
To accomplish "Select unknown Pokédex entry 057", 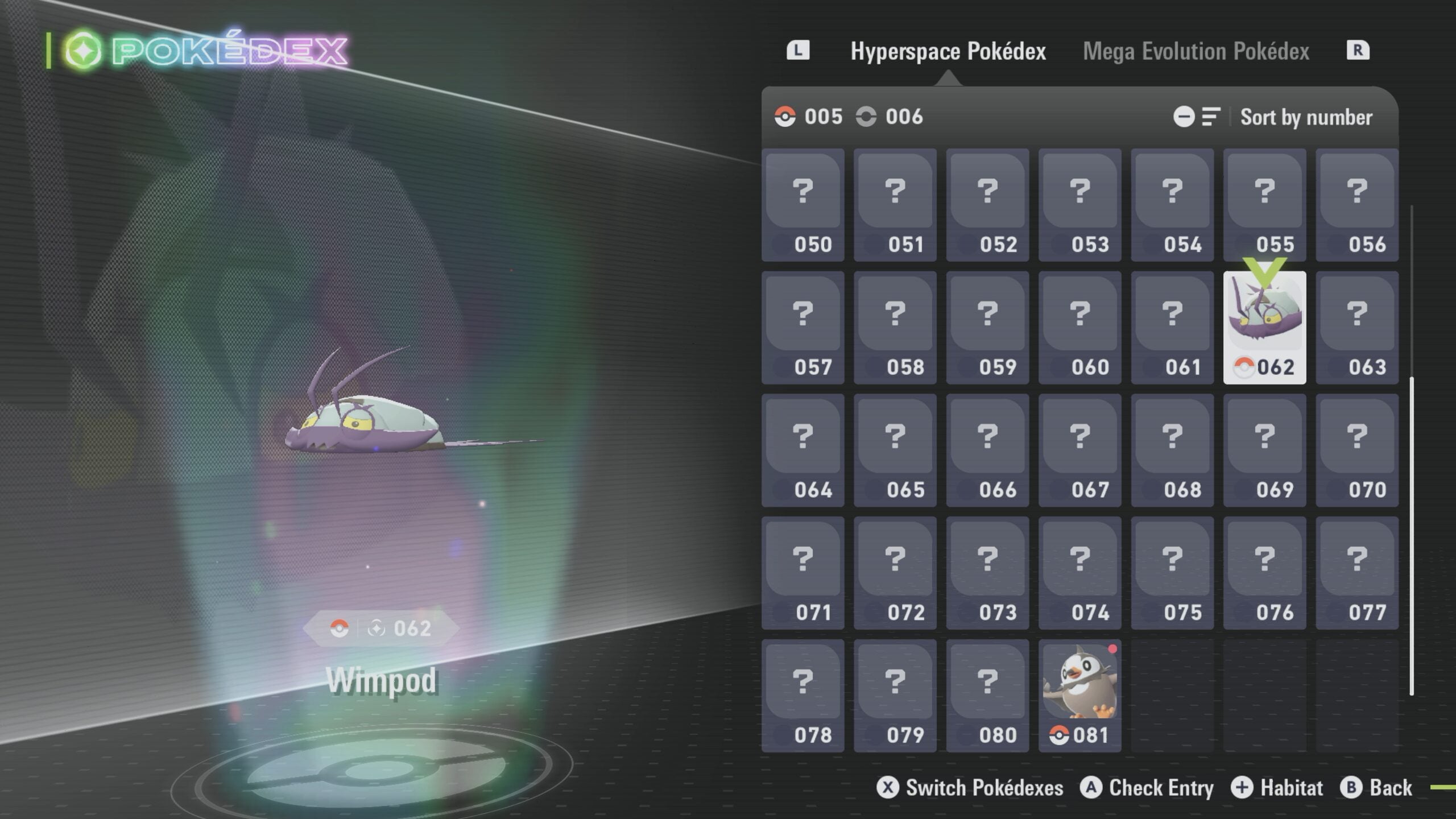I will (803, 328).
